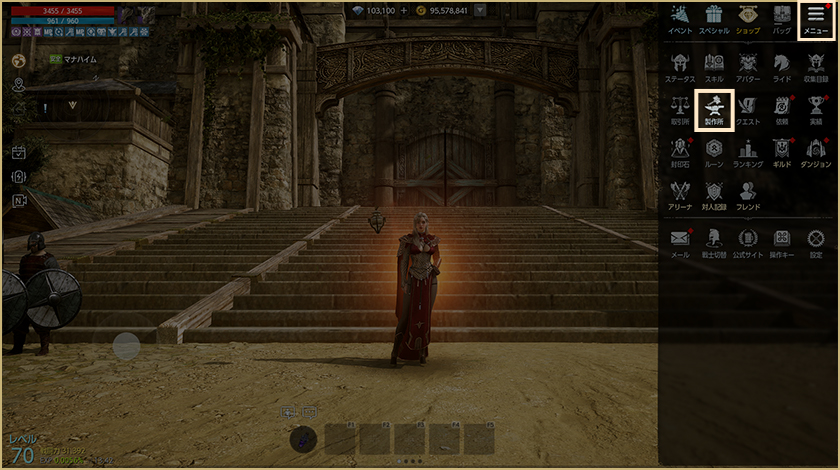Open the クエスト quest log
This screenshot has height=470, width=840.
coord(748,108)
